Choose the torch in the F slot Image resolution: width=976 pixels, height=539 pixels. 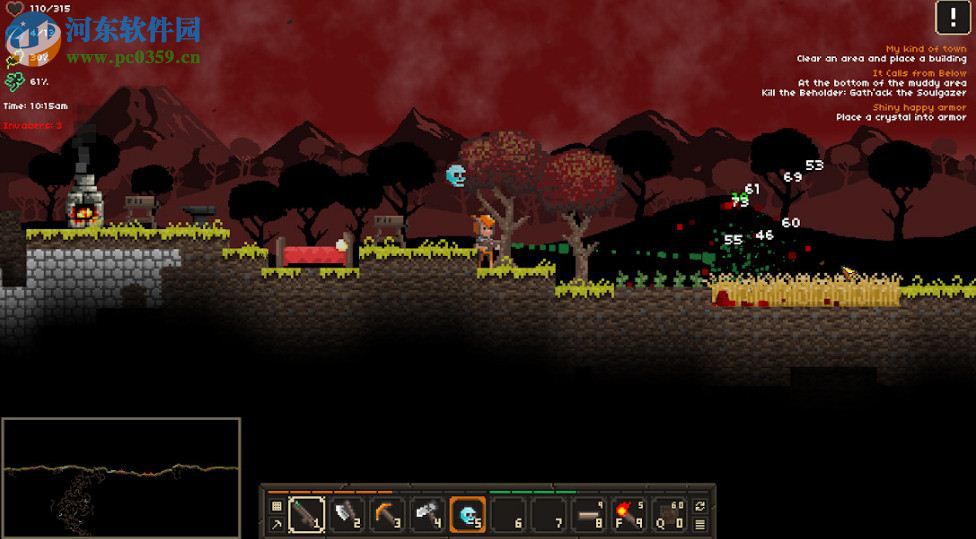(629, 515)
